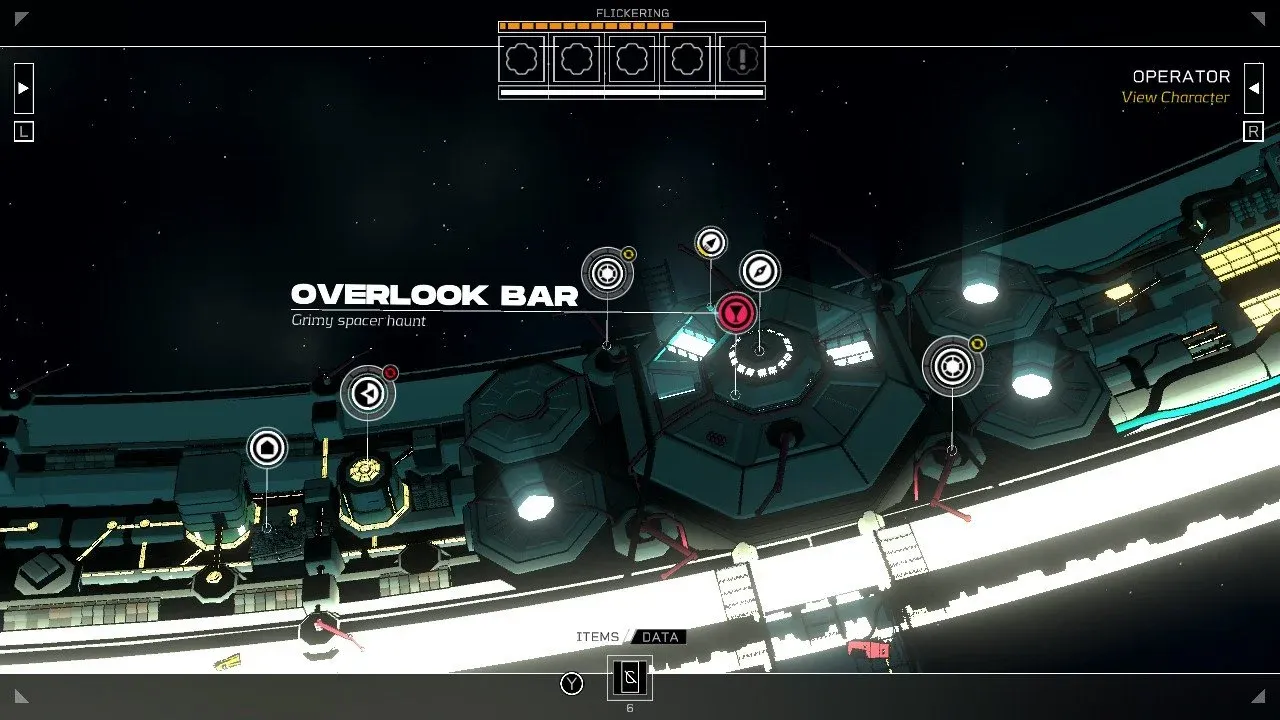Click View Character under Operator
The image size is (1280, 720).
click(x=1175, y=98)
